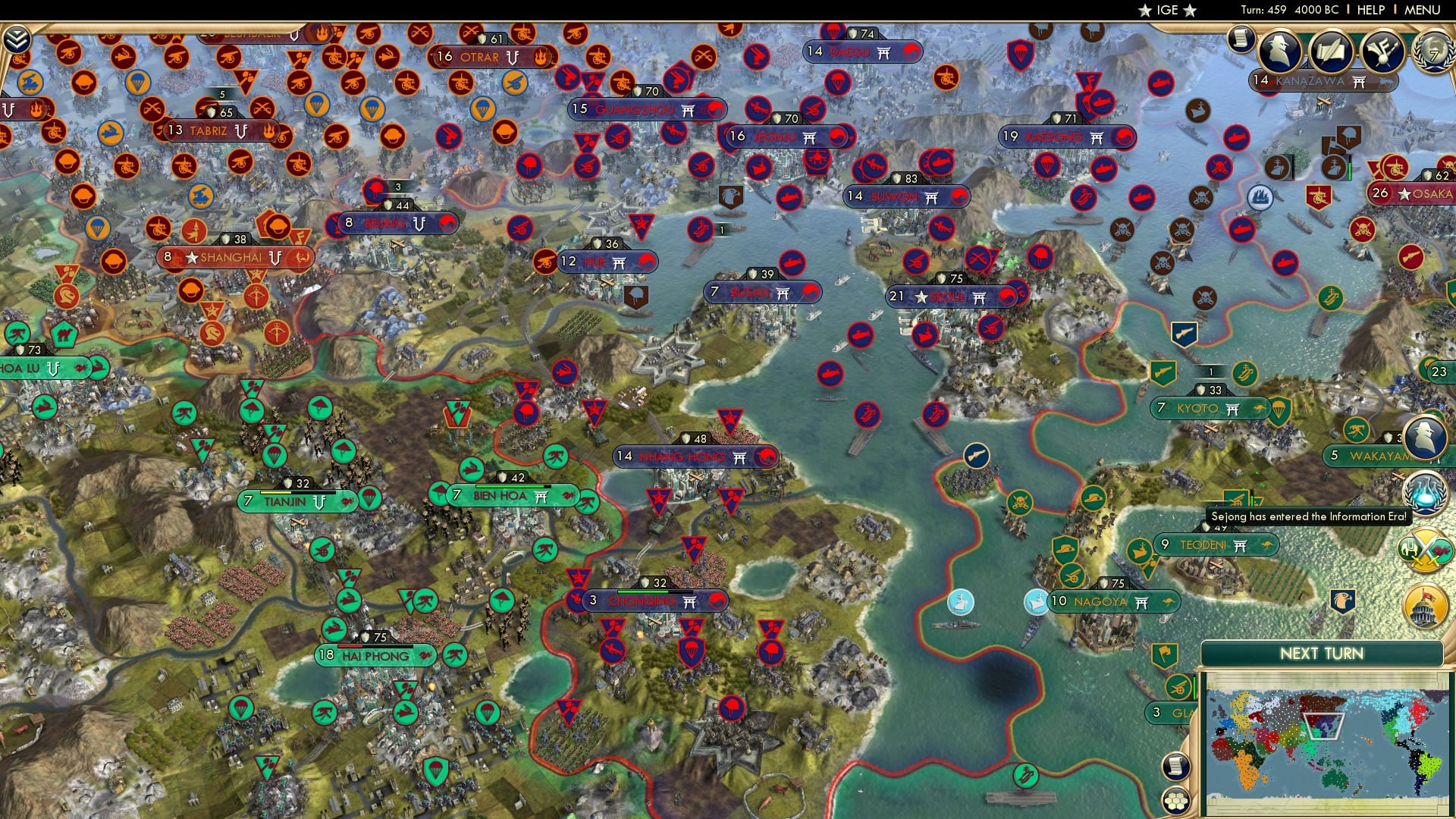Open the Culture overview icon top right

coord(1385,52)
